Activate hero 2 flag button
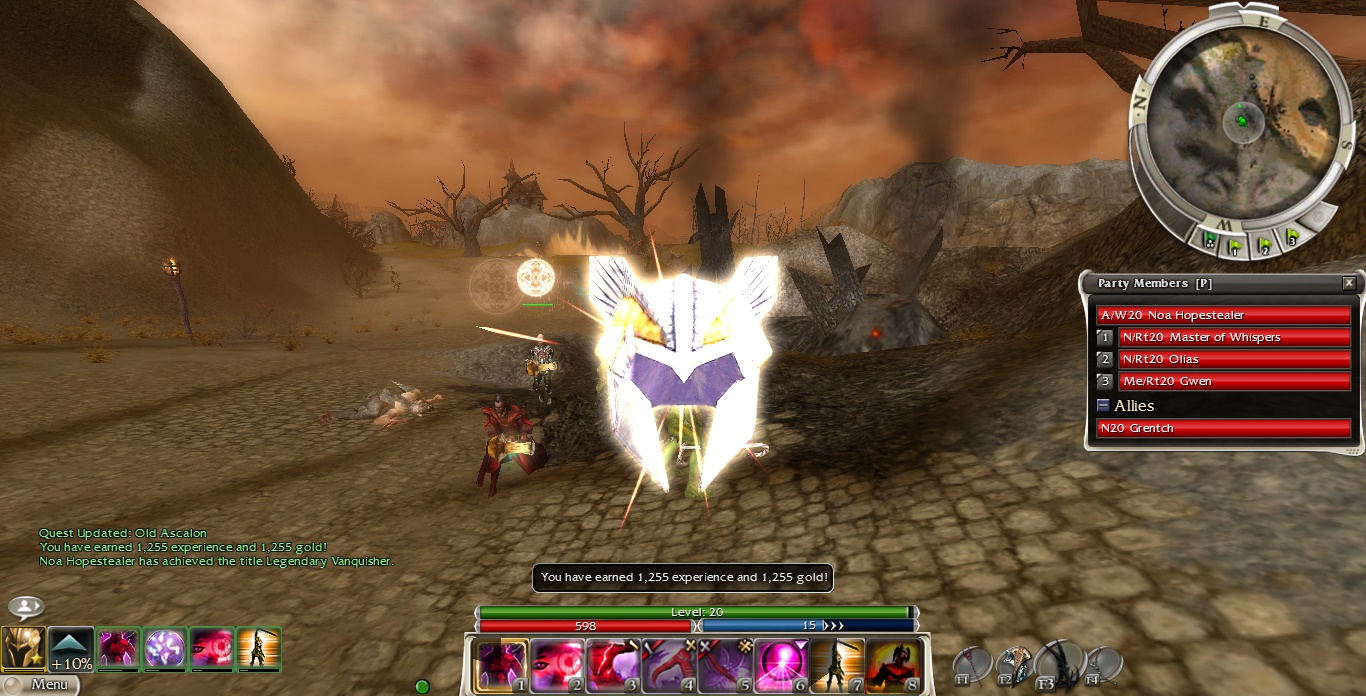Image resolution: width=1366 pixels, height=696 pixels. click(1264, 244)
